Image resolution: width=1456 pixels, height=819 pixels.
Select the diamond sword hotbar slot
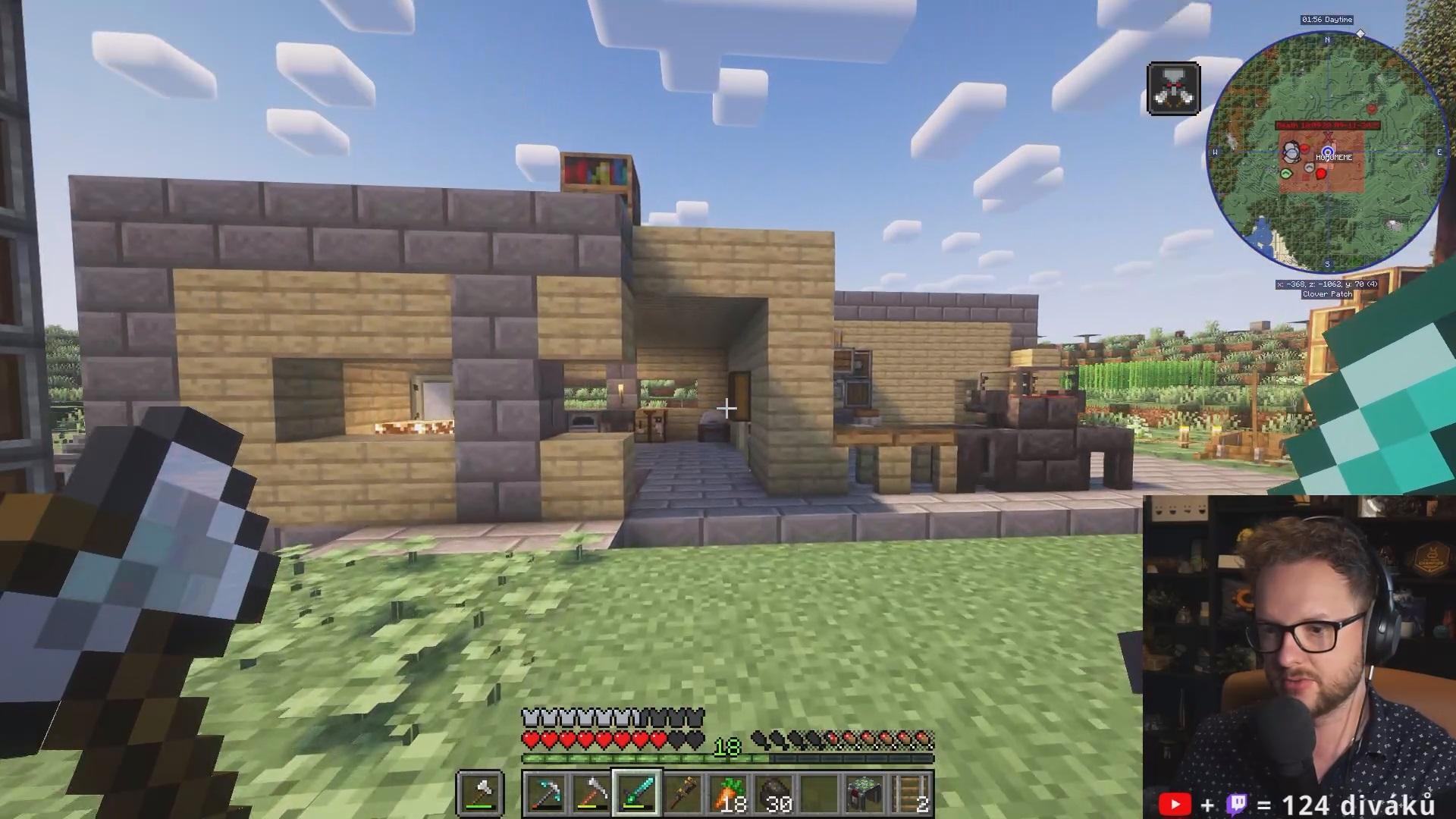point(637,794)
